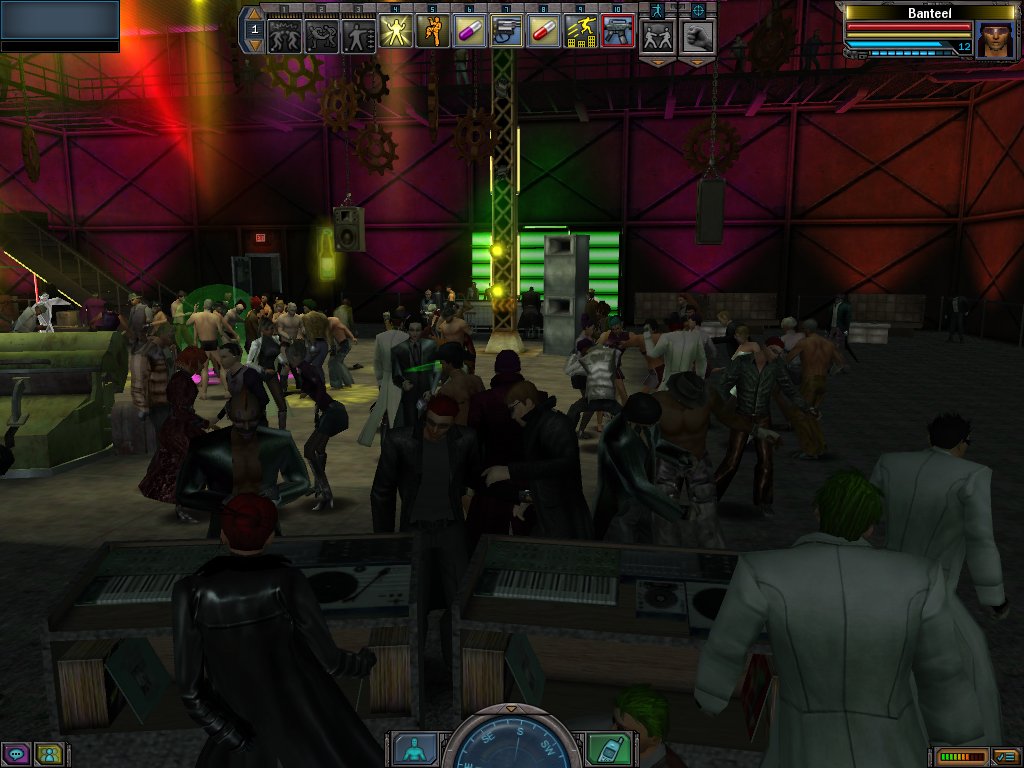This screenshot has height=768, width=1024.
Task: Select the purple pill in hotbar slot 6
Action: 469,32
